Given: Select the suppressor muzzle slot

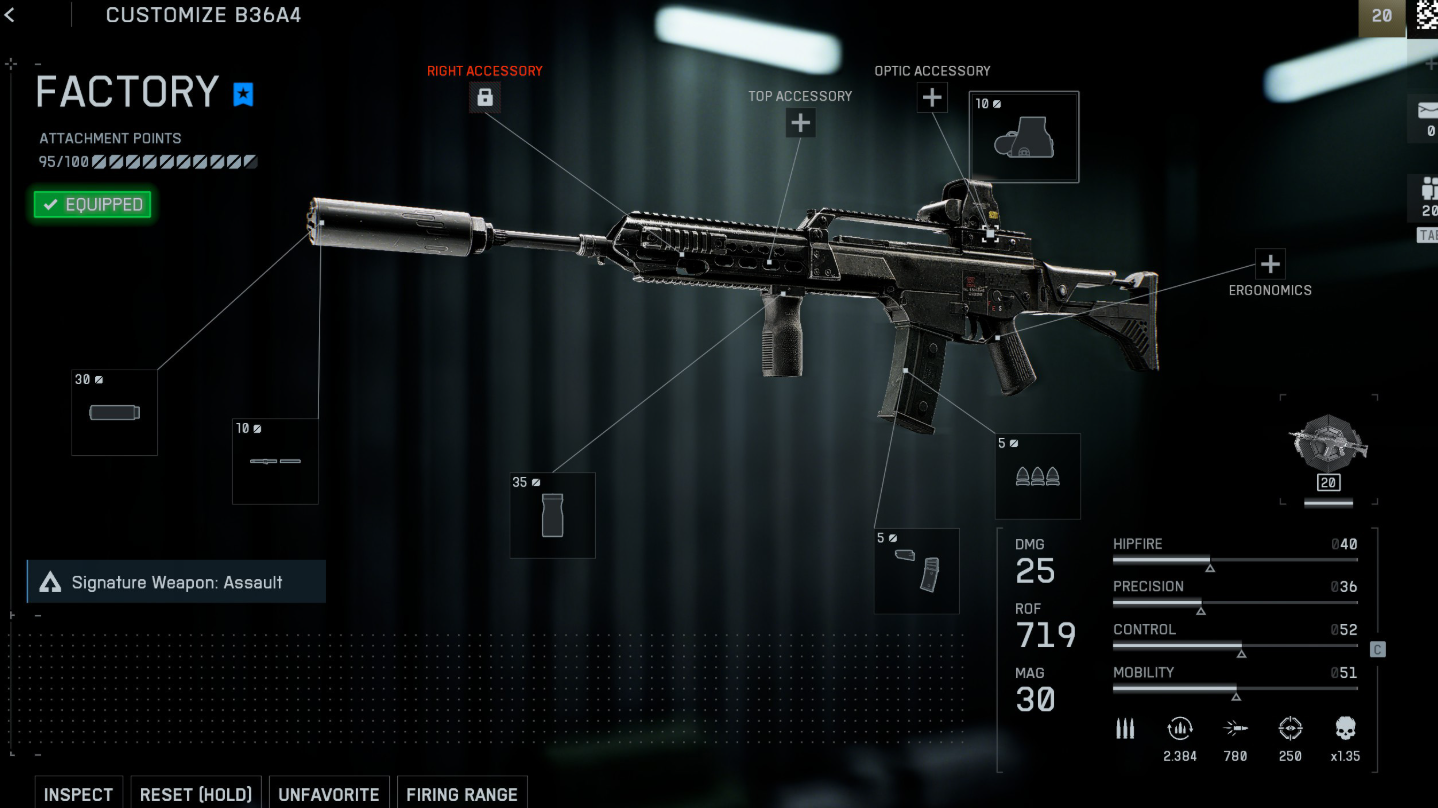Looking at the screenshot, I should tap(114, 412).
